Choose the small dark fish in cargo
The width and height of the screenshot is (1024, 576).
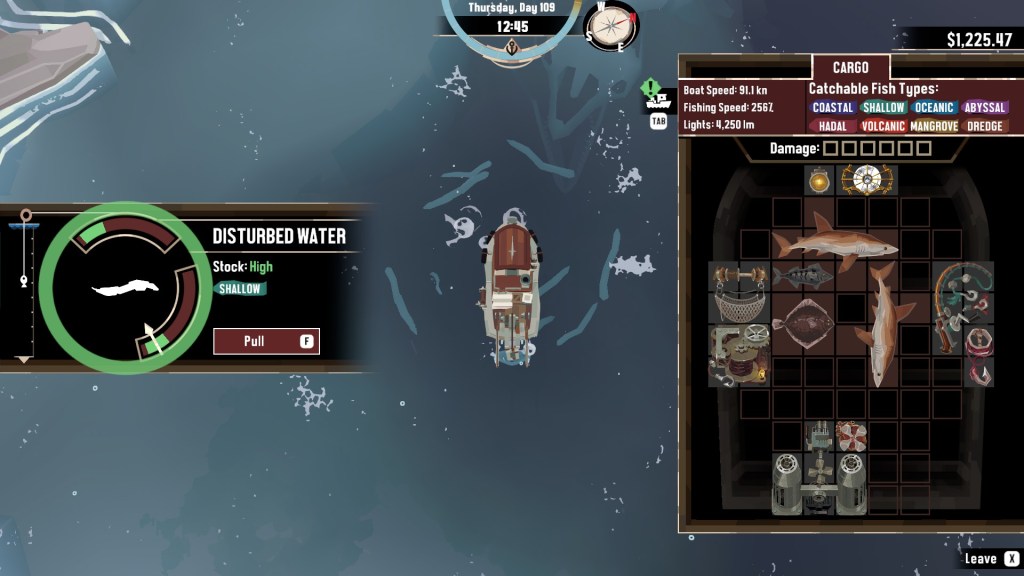tap(802, 277)
